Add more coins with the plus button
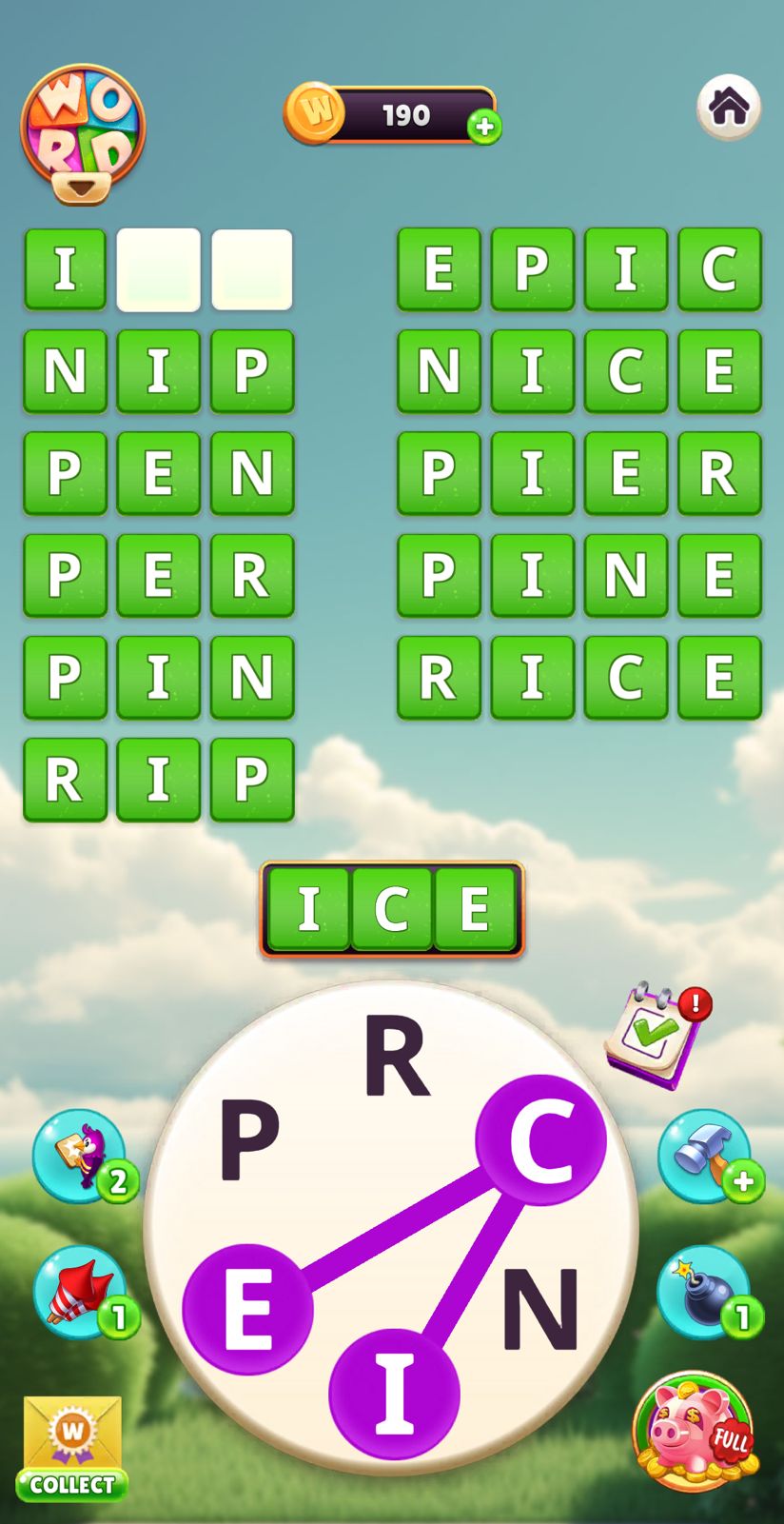The height and width of the screenshot is (1524, 784). (484, 127)
